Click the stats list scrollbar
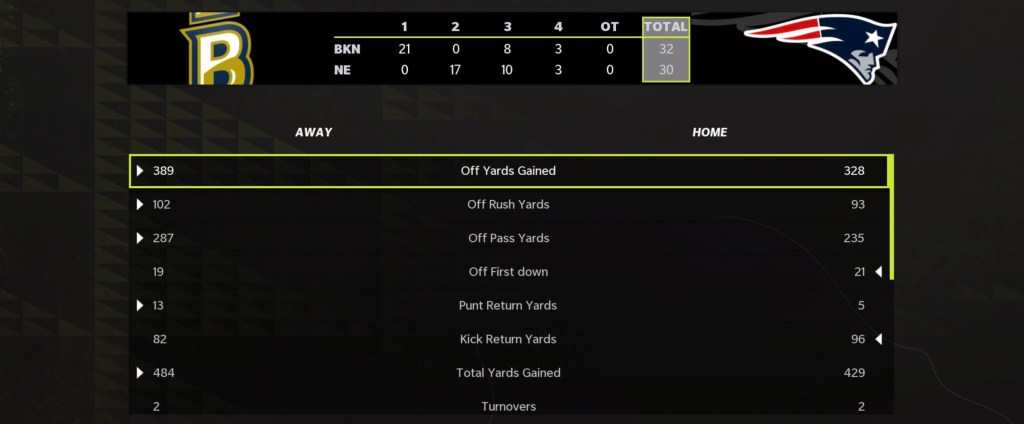 890,217
